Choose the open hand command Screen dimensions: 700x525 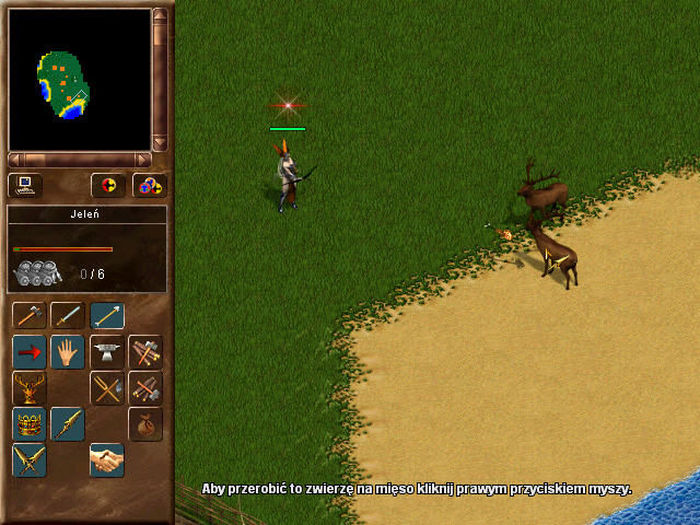67,352
